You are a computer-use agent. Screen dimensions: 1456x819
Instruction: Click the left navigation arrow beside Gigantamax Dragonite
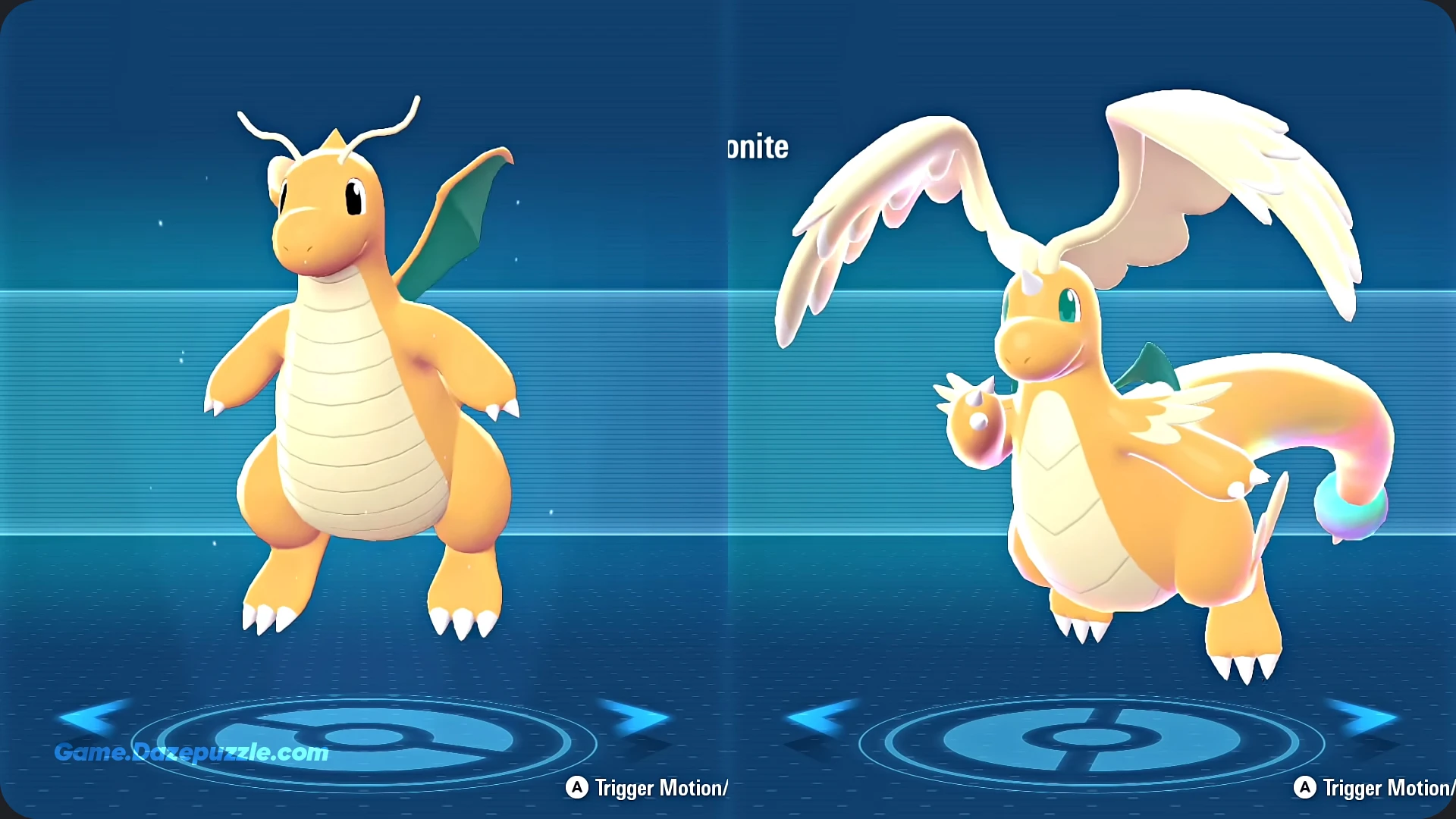[x=823, y=717]
